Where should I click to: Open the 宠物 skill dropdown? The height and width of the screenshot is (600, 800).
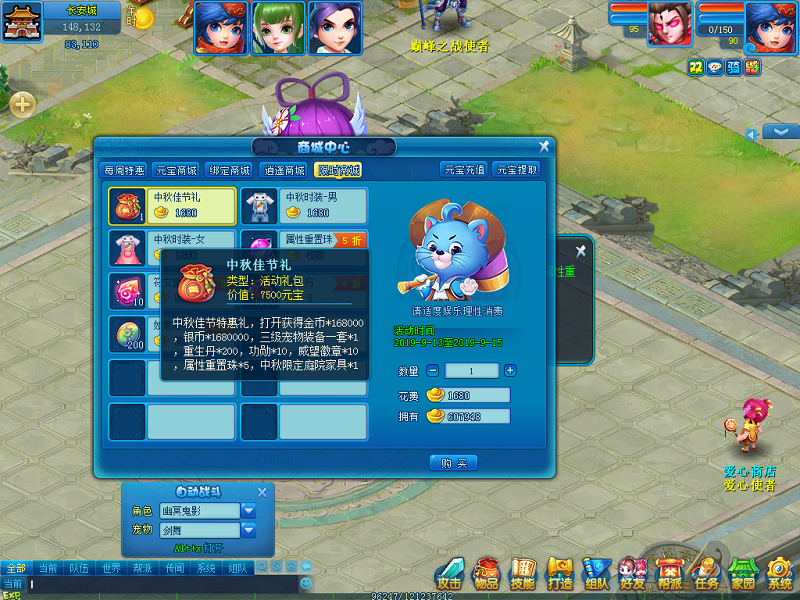click(249, 529)
